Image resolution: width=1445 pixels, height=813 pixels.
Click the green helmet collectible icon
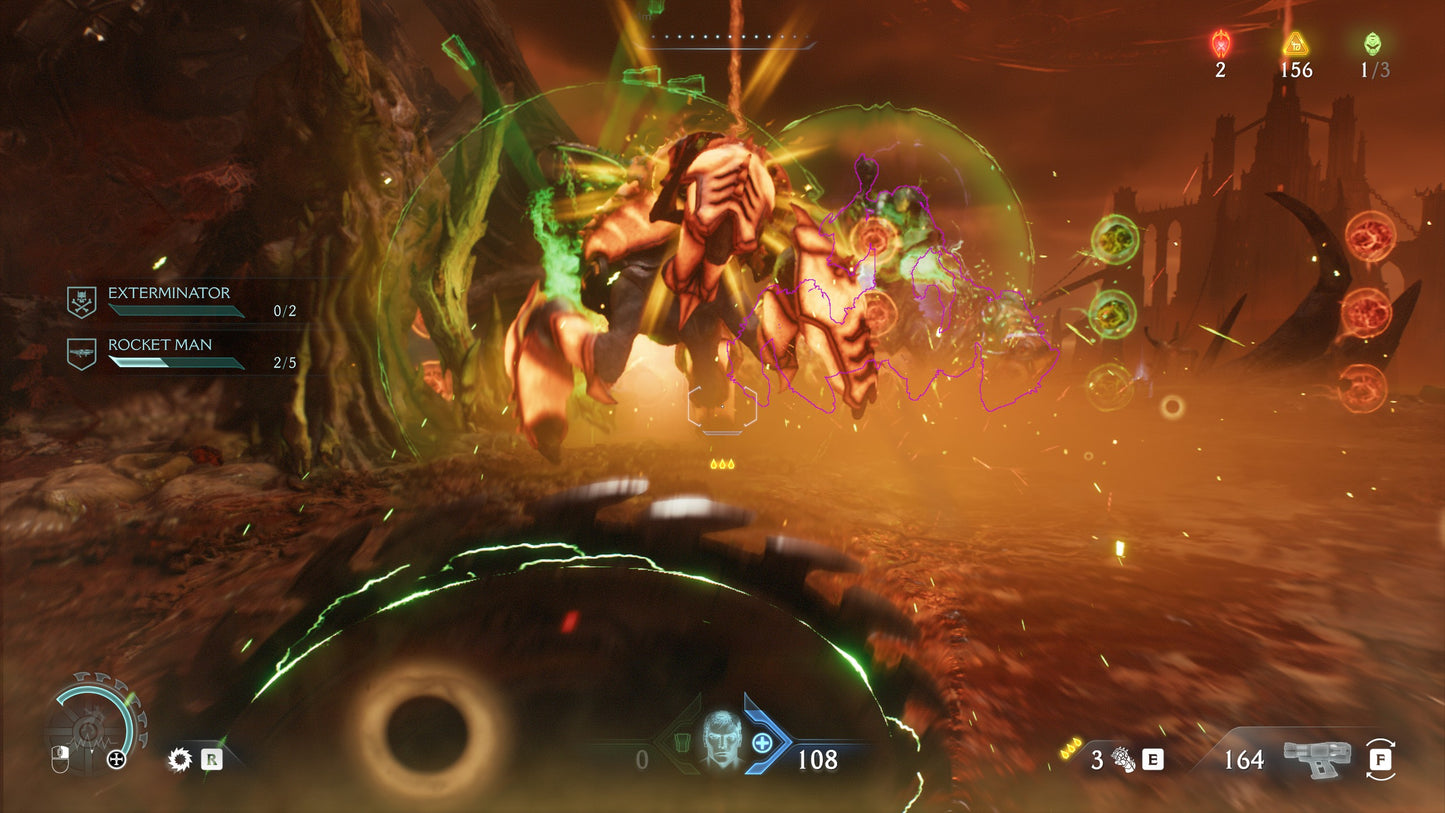tap(1373, 44)
